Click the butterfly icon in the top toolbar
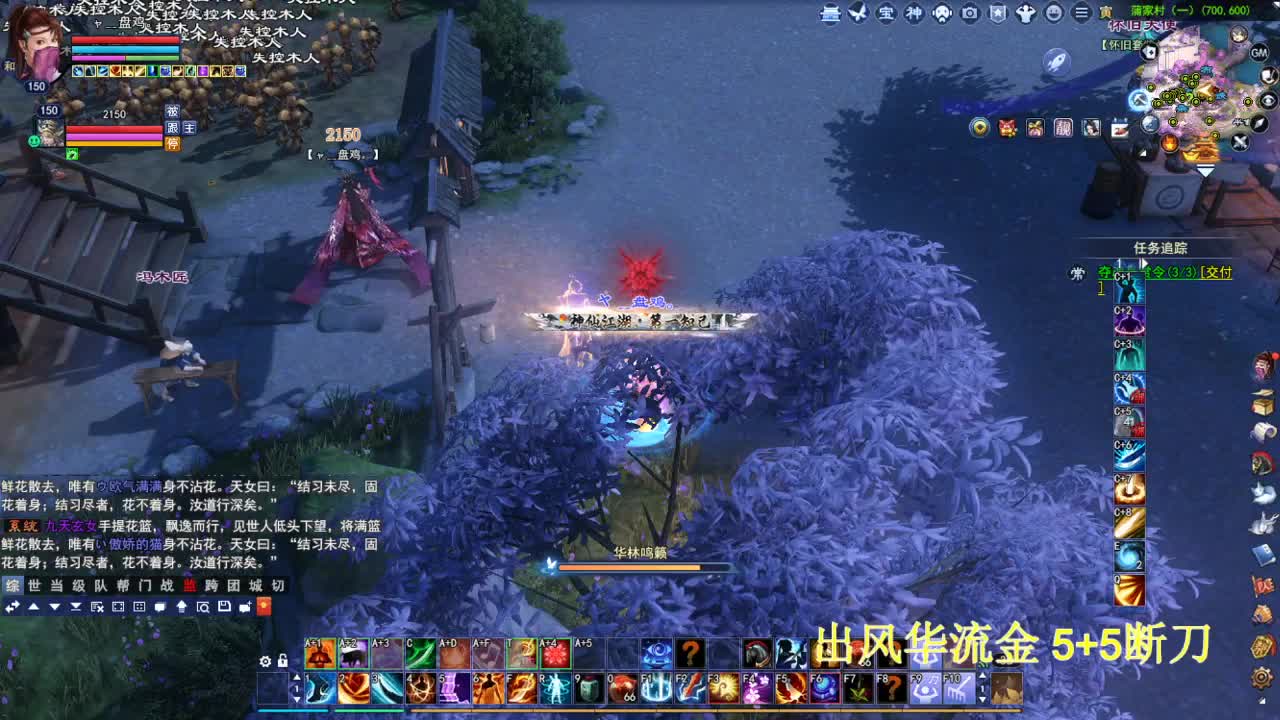 point(857,14)
